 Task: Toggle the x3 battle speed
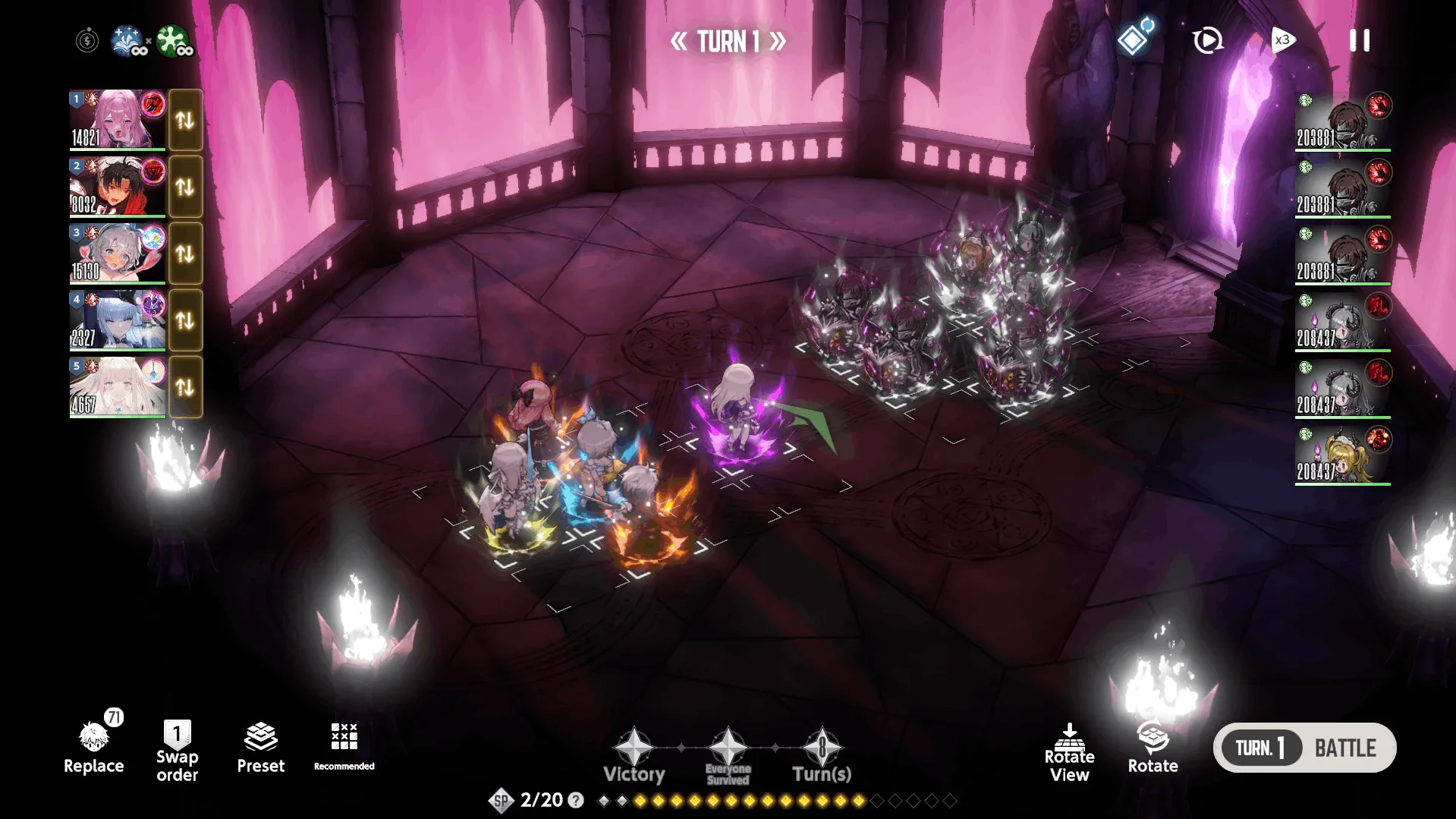pyautogui.click(x=1282, y=40)
